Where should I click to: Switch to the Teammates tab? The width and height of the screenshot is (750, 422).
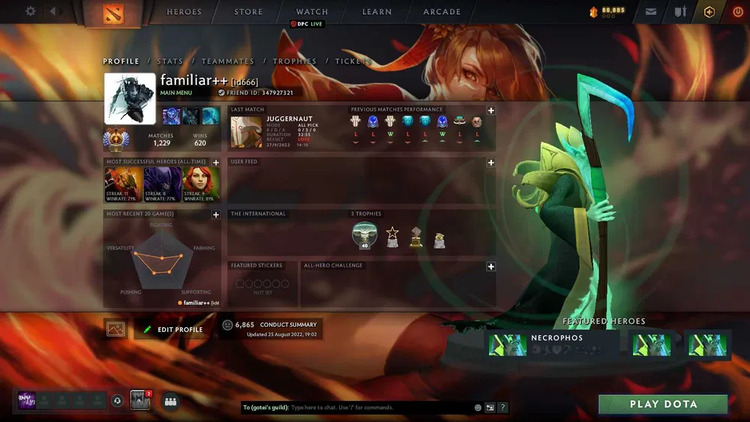click(x=227, y=62)
